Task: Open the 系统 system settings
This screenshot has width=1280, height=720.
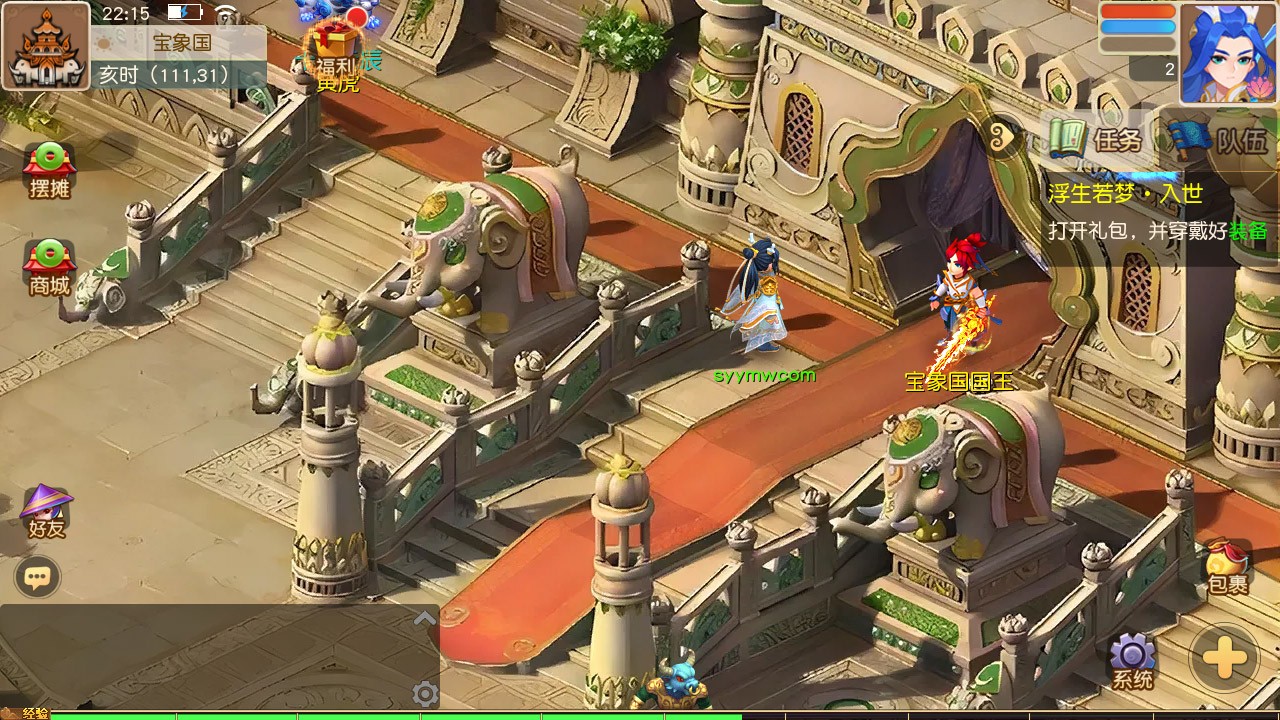Action: click(1133, 661)
